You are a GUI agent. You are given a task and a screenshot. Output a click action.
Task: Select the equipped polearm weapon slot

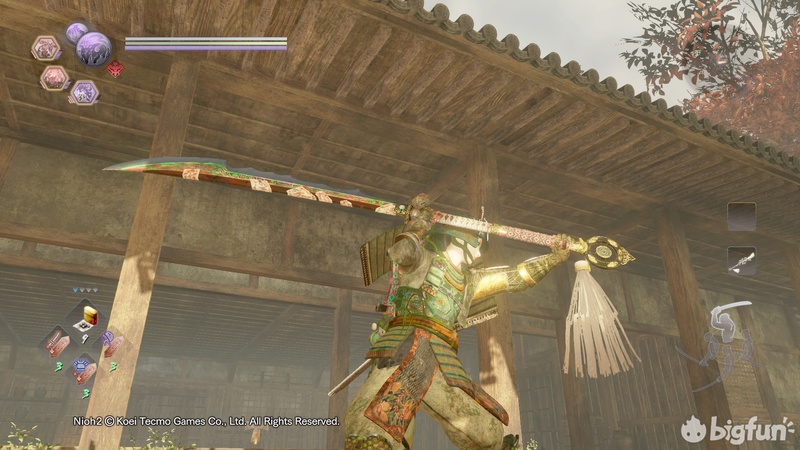click(741, 260)
